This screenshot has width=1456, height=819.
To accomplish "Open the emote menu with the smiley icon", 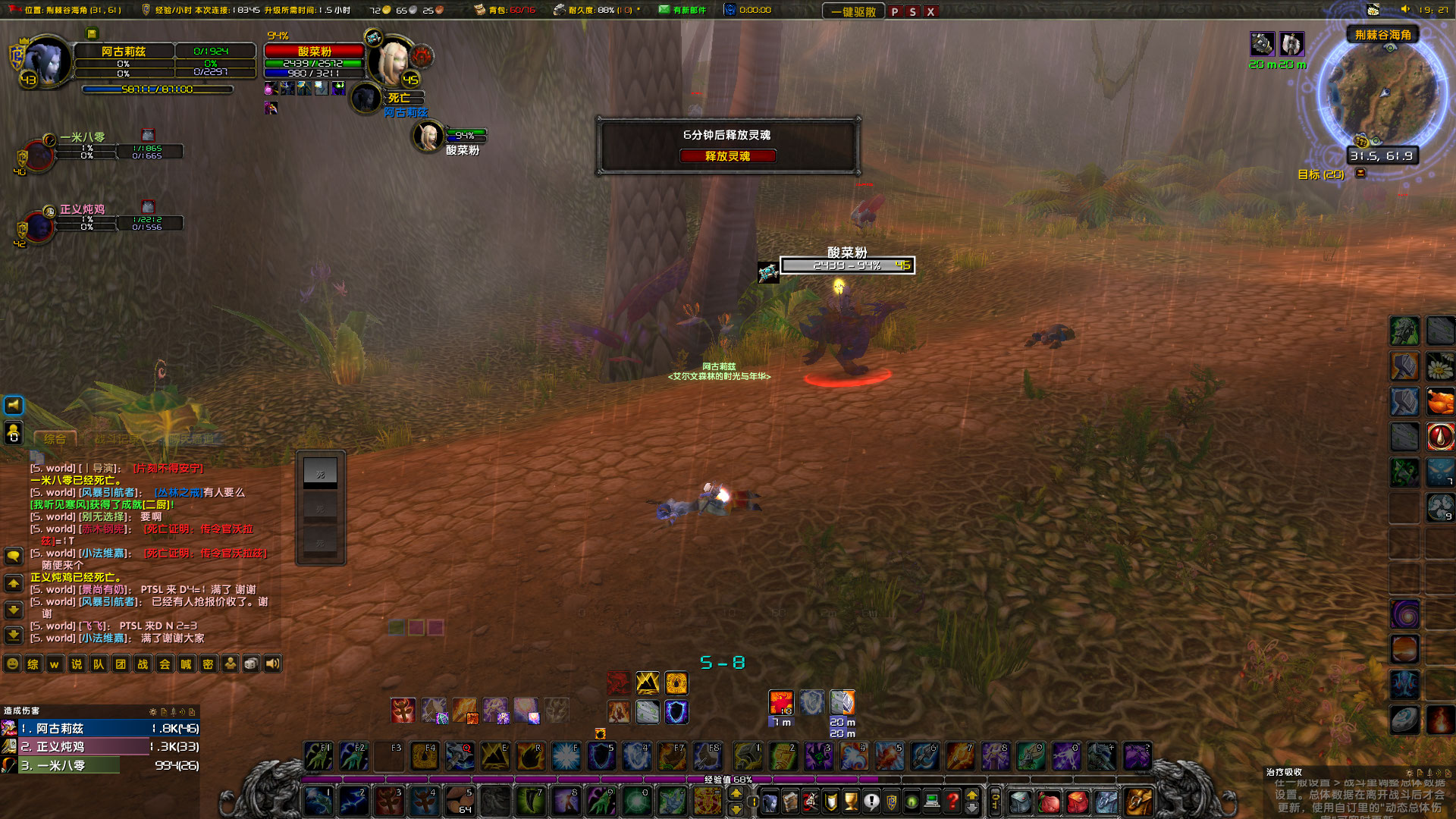I will pyautogui.click(x=12, y=663).
